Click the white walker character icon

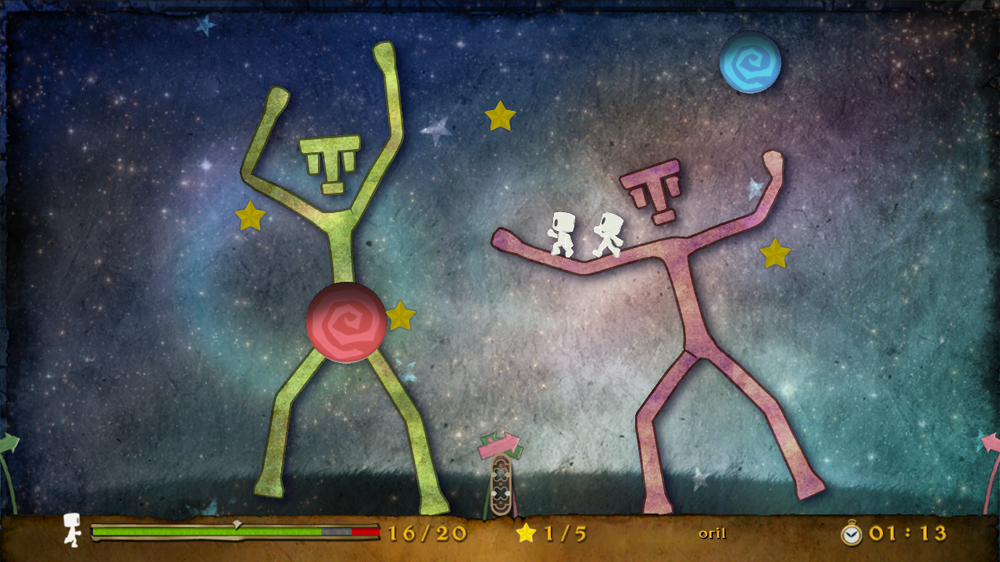pyautogui.click(x=72, y=530)
